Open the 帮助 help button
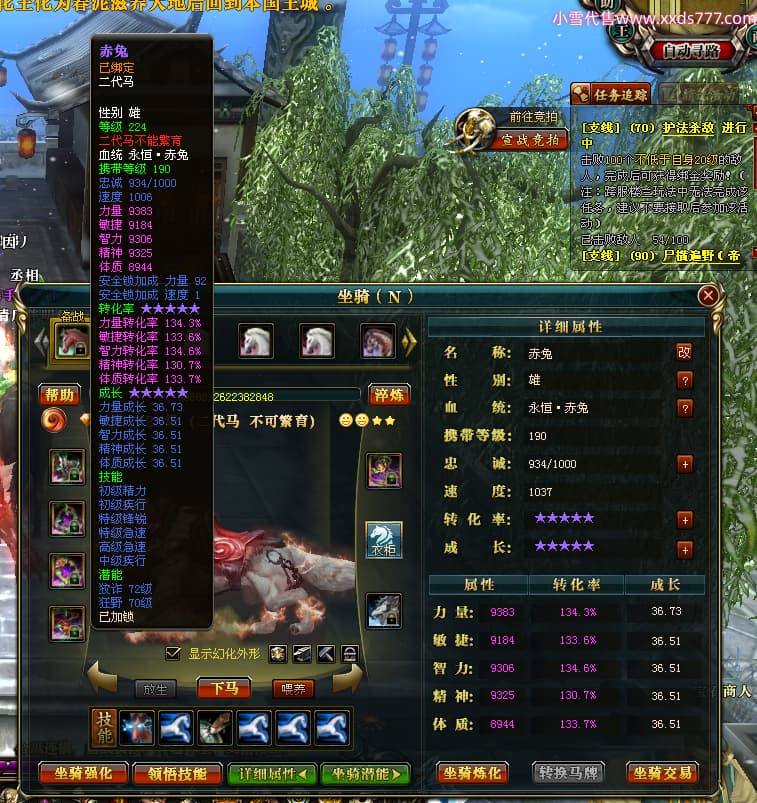The height and width of the screenshot is (803, 757). tap(59, 394)
